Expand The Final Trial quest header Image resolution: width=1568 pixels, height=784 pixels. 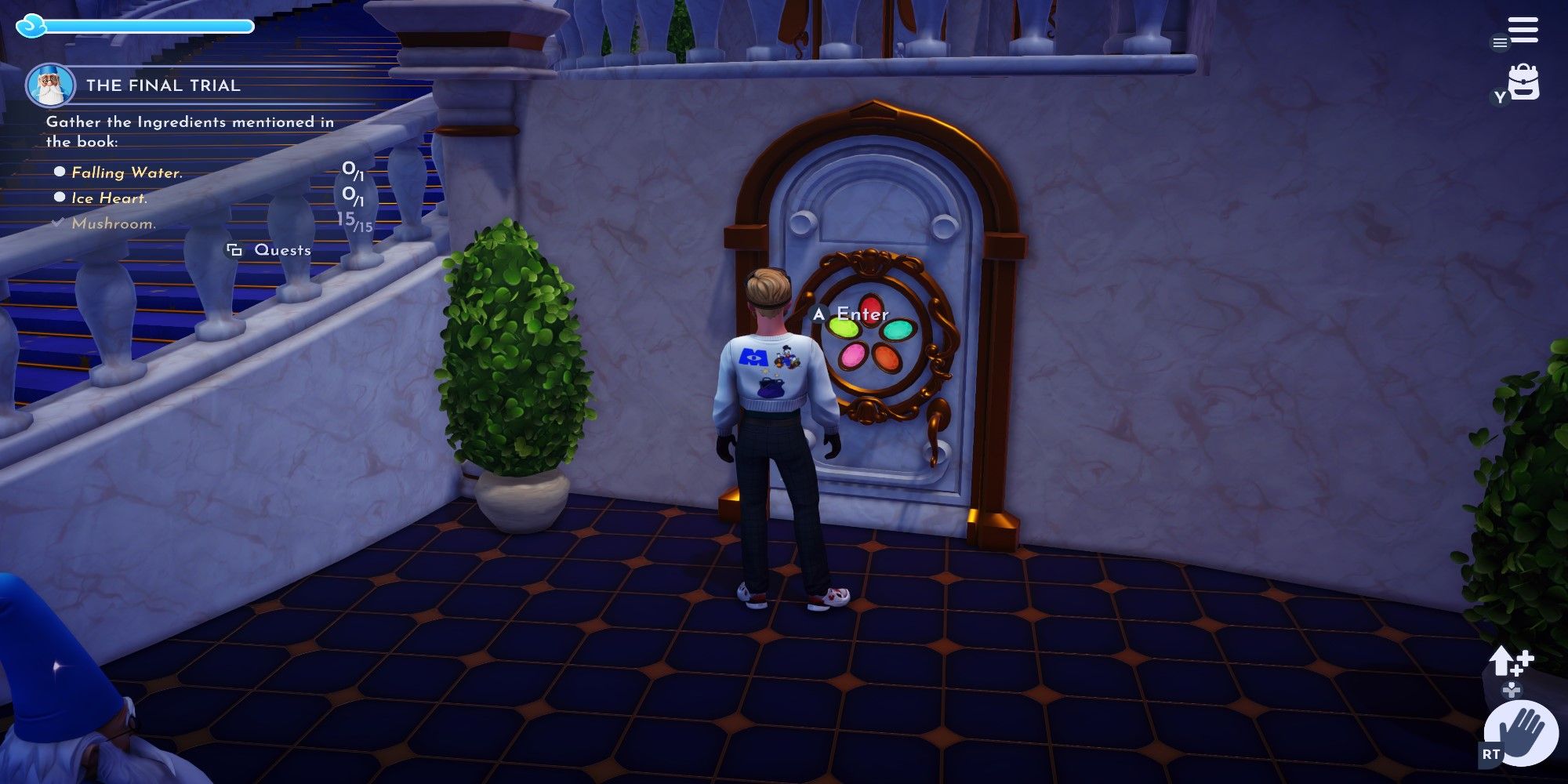pos(164,86)
